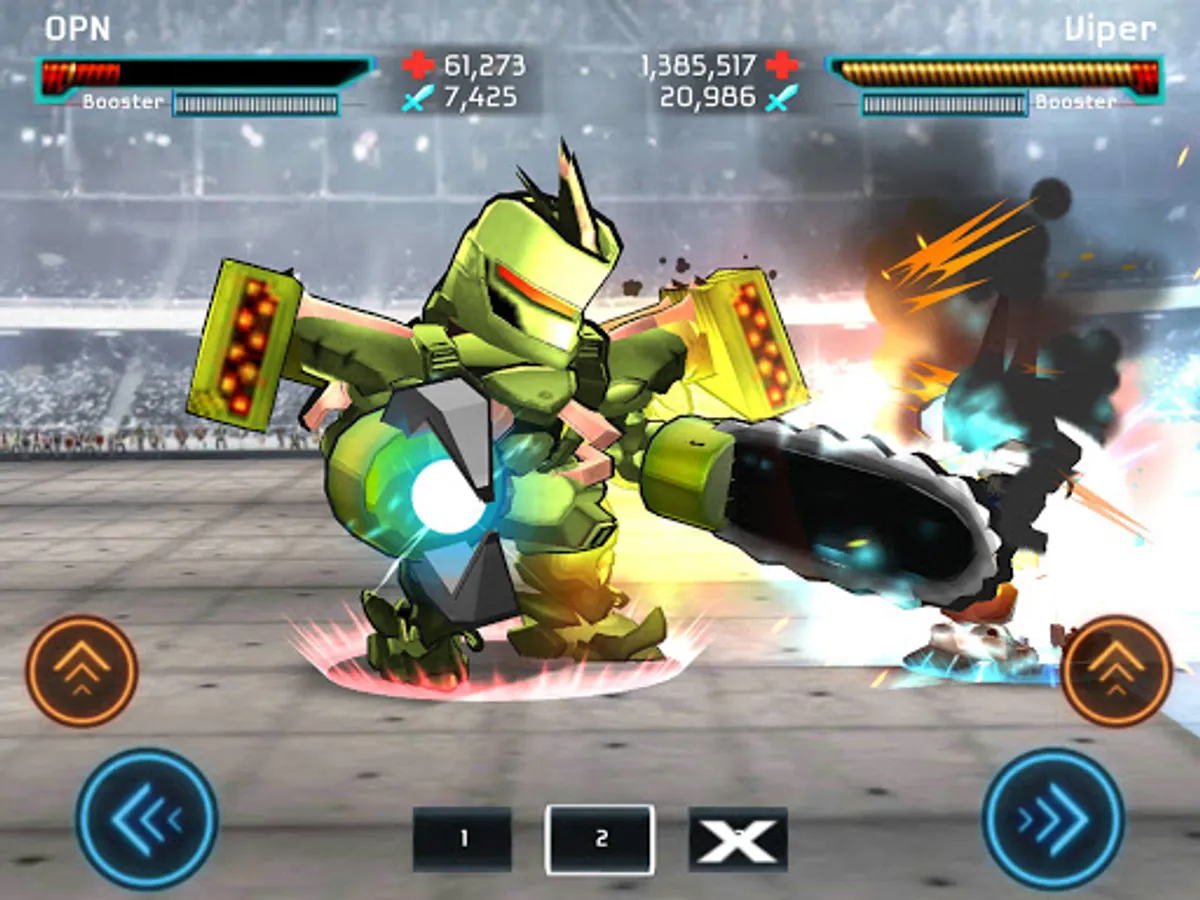Click the X button in bottom bar

pos(738,839)
